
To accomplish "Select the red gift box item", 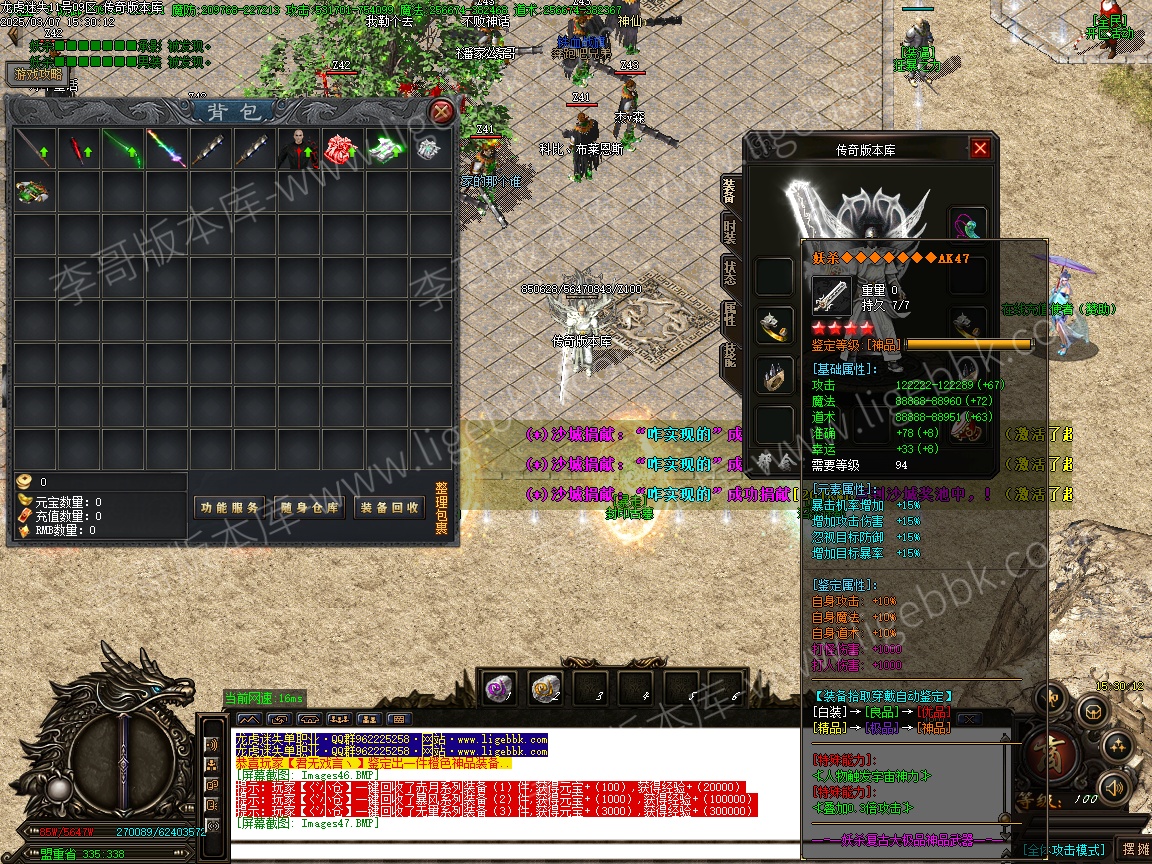I will point(342,149).
